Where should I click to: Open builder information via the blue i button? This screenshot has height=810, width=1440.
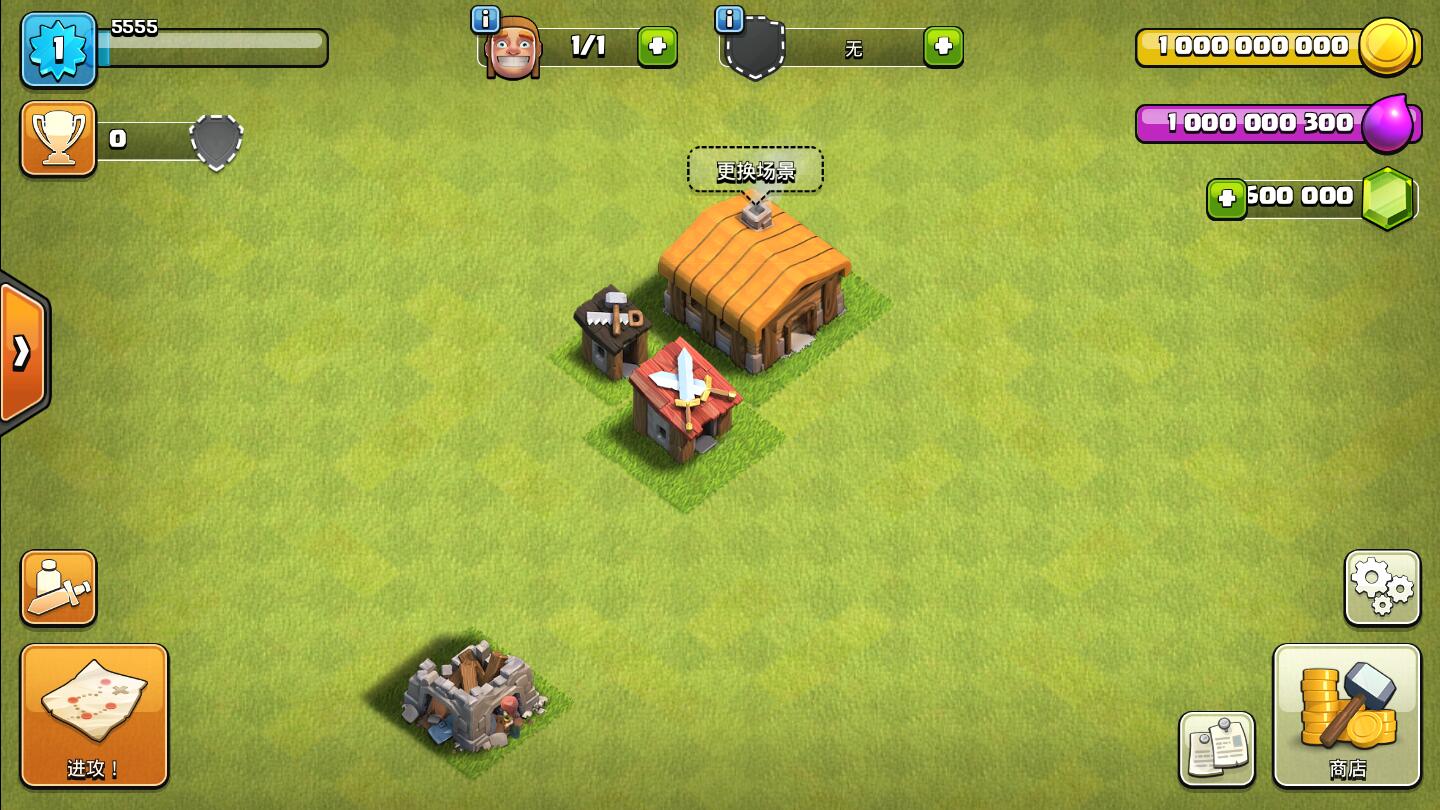click(486, 17)
